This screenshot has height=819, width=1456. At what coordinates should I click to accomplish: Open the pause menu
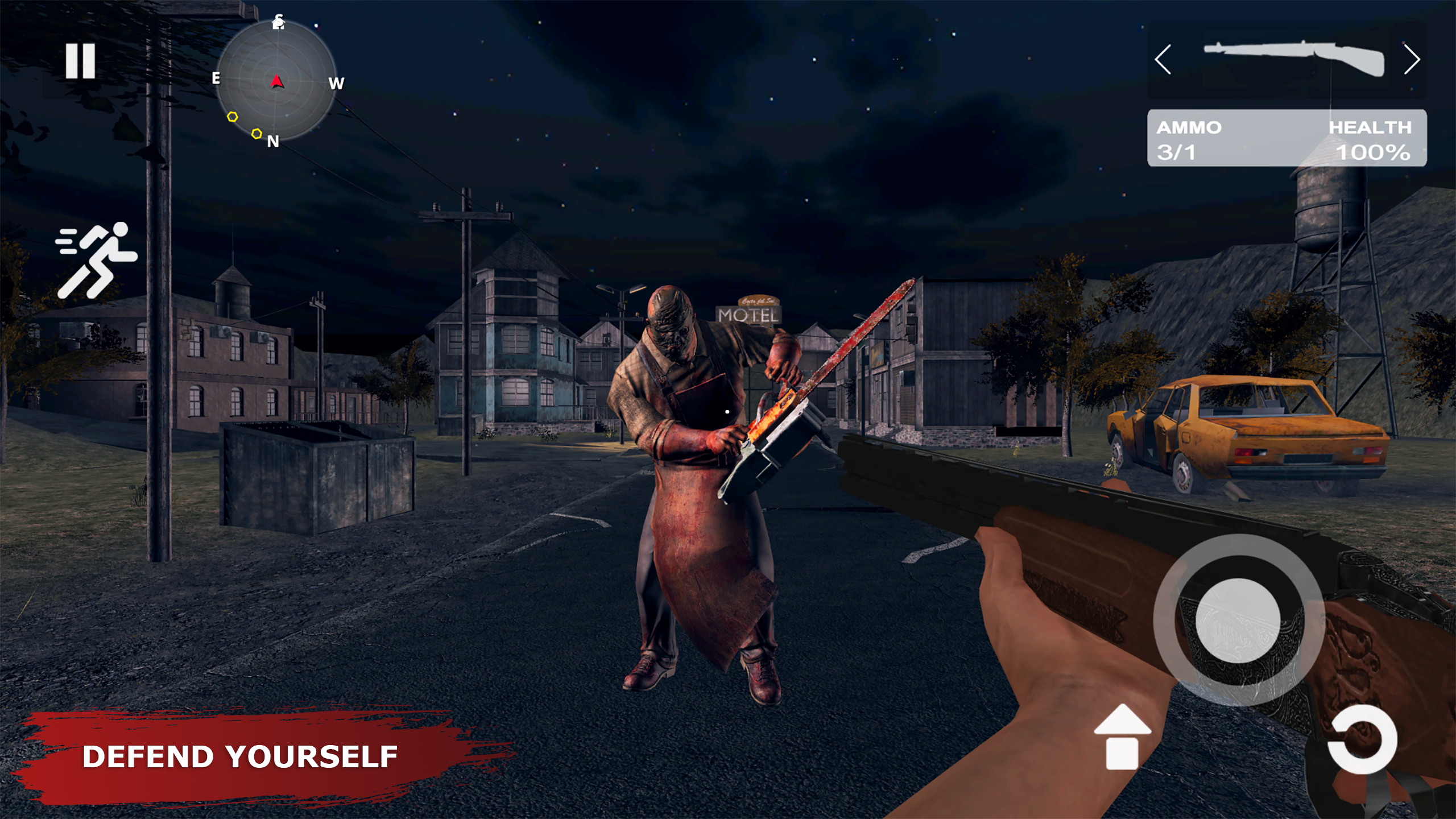81,61
